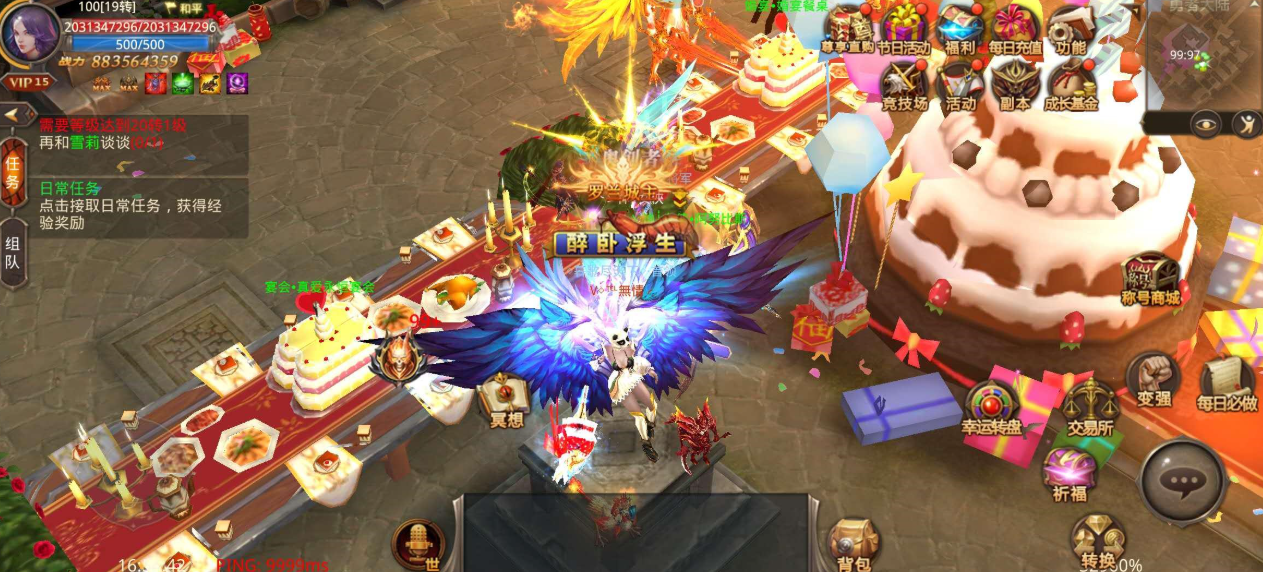Open the 节日活动 holiday event gift icon
The height and width of the screenshot is (572, 1263).
click(904, 28)
